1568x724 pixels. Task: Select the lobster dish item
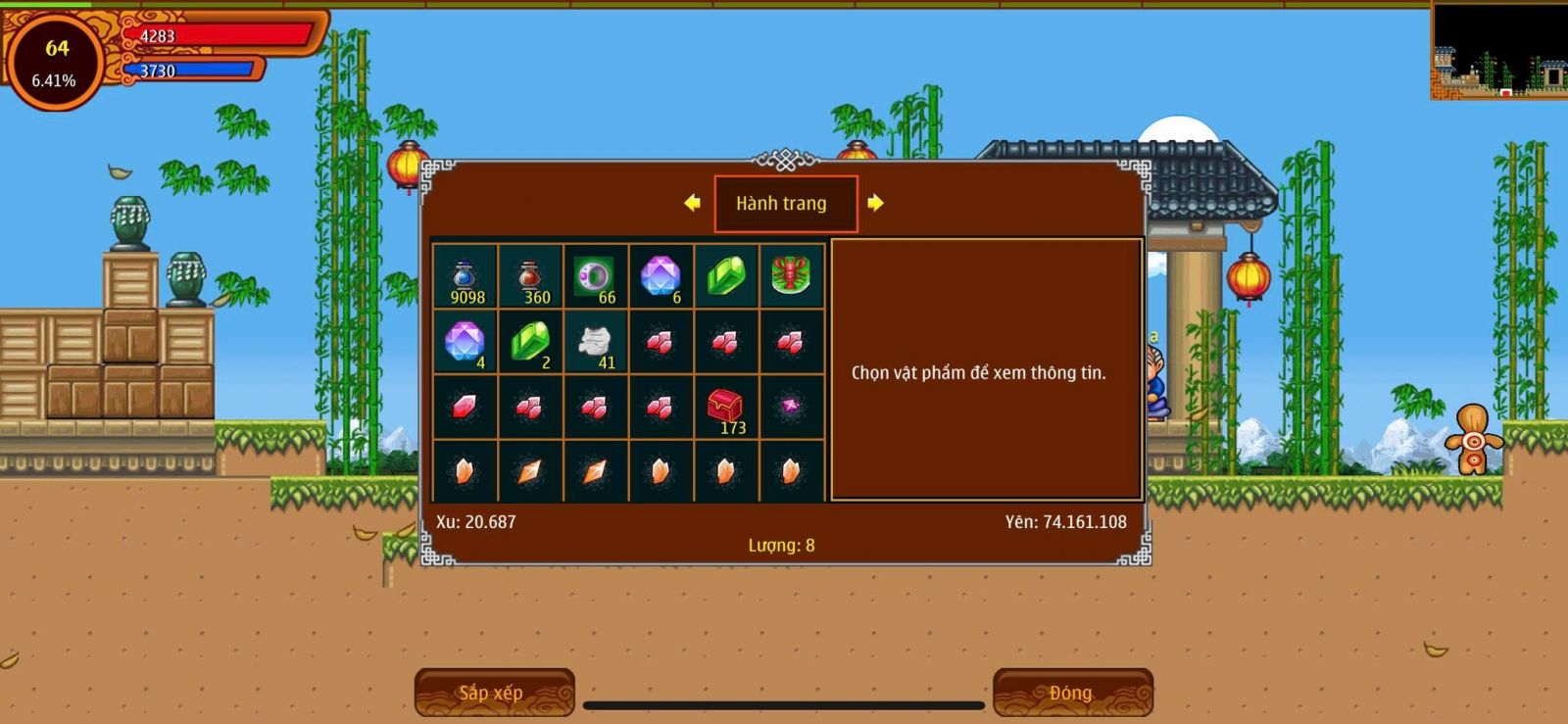click(791, 276)
